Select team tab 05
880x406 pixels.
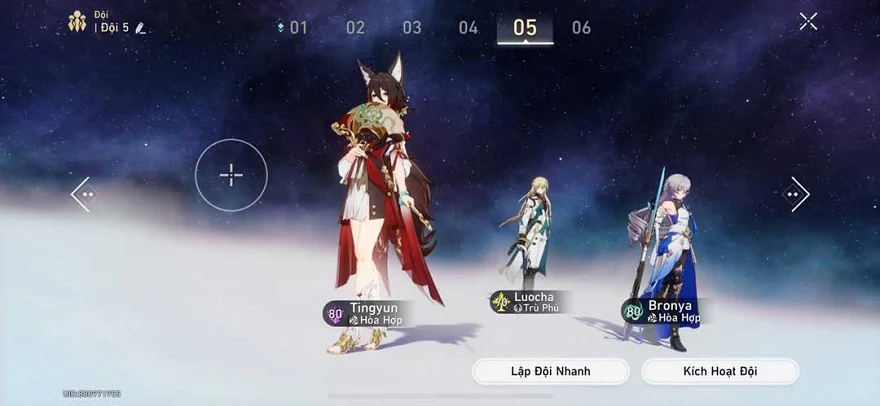(x=525, y=28)
